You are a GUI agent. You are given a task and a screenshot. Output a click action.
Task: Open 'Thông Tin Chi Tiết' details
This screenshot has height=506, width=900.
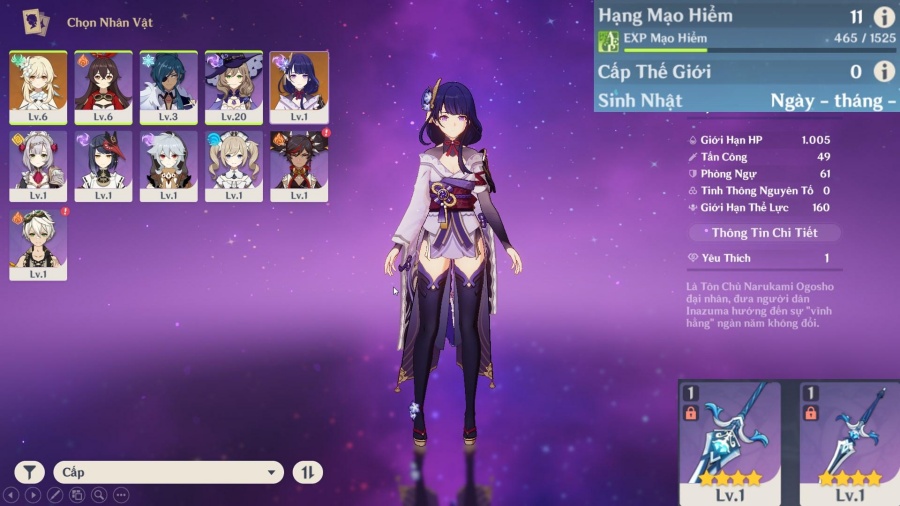tap(764, 233)
